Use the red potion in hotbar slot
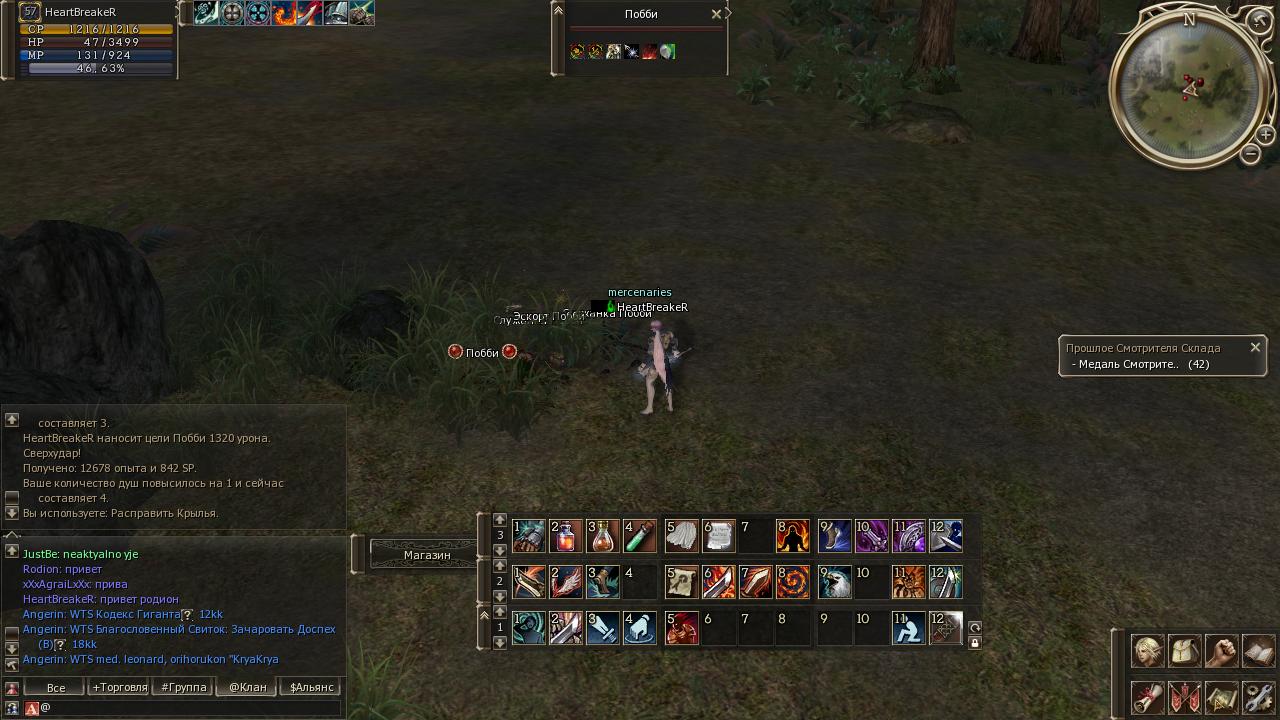 566,536
